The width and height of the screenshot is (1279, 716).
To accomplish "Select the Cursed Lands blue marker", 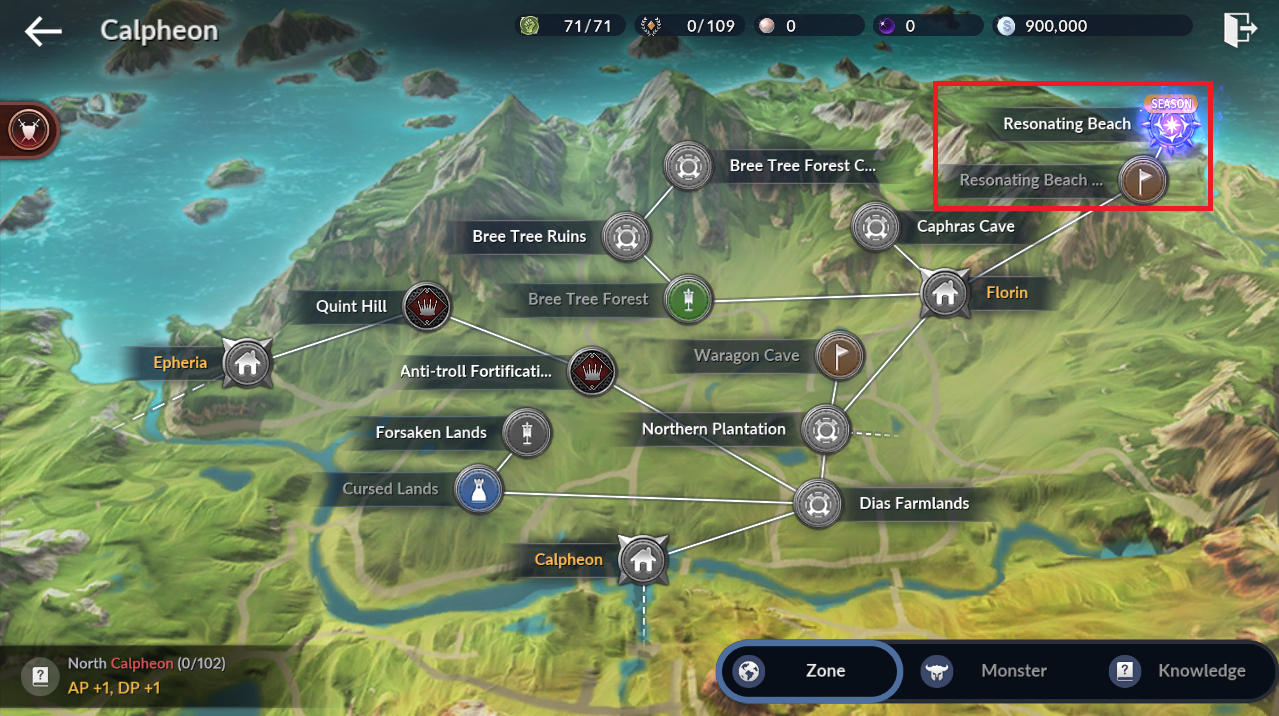I will (477, 489).
